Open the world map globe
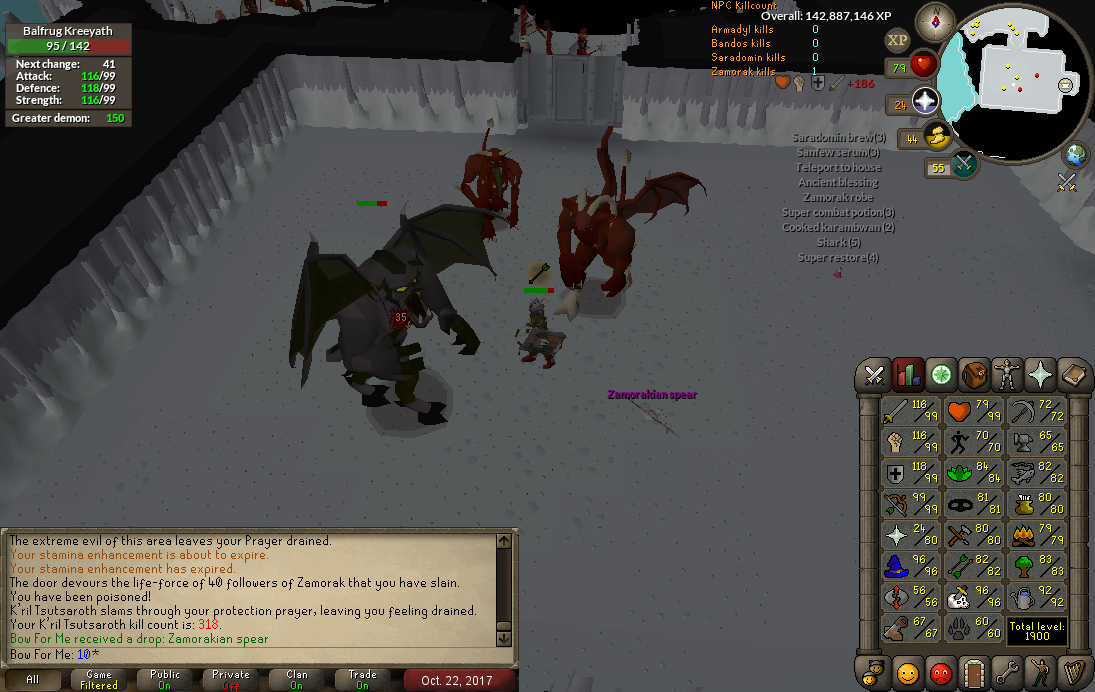This screenshot has height=692, width=1095. pos(1076,155)
